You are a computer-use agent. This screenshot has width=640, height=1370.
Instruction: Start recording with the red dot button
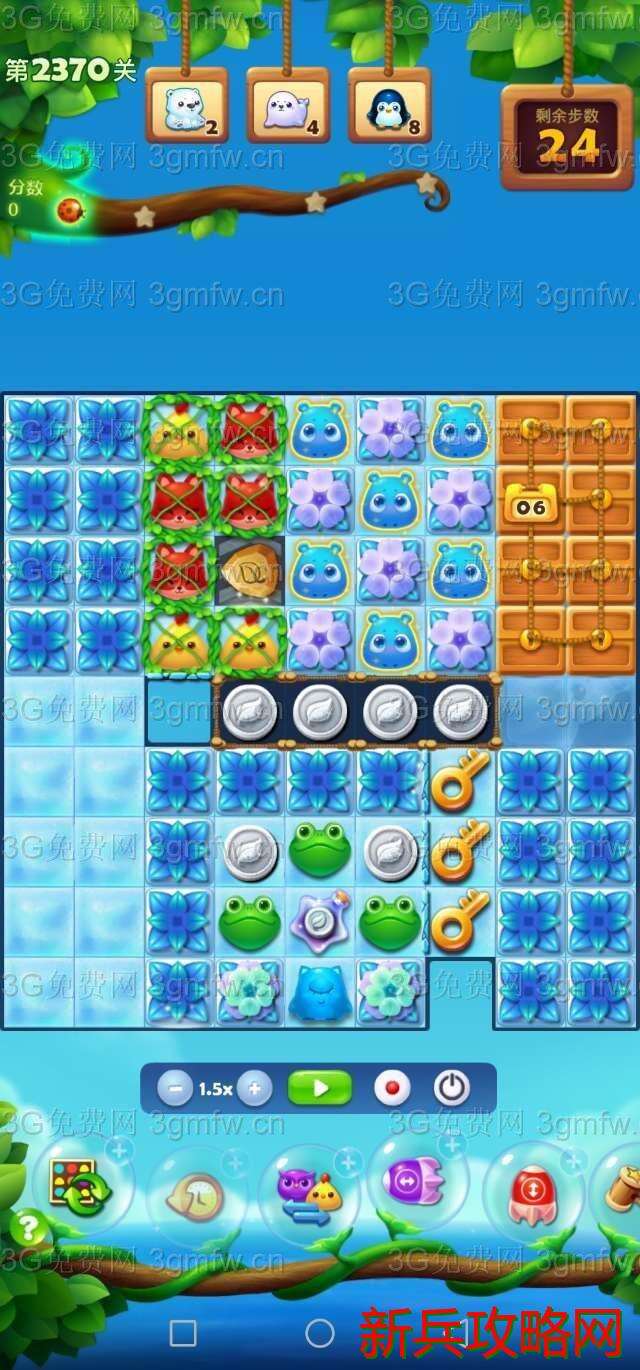pyautogui.click(x=391, y=1088)
